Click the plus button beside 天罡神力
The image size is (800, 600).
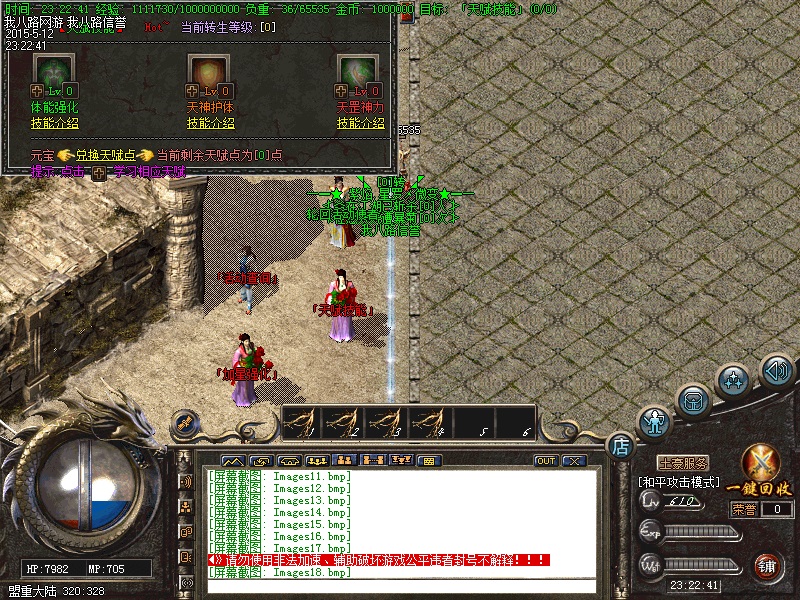342,91
